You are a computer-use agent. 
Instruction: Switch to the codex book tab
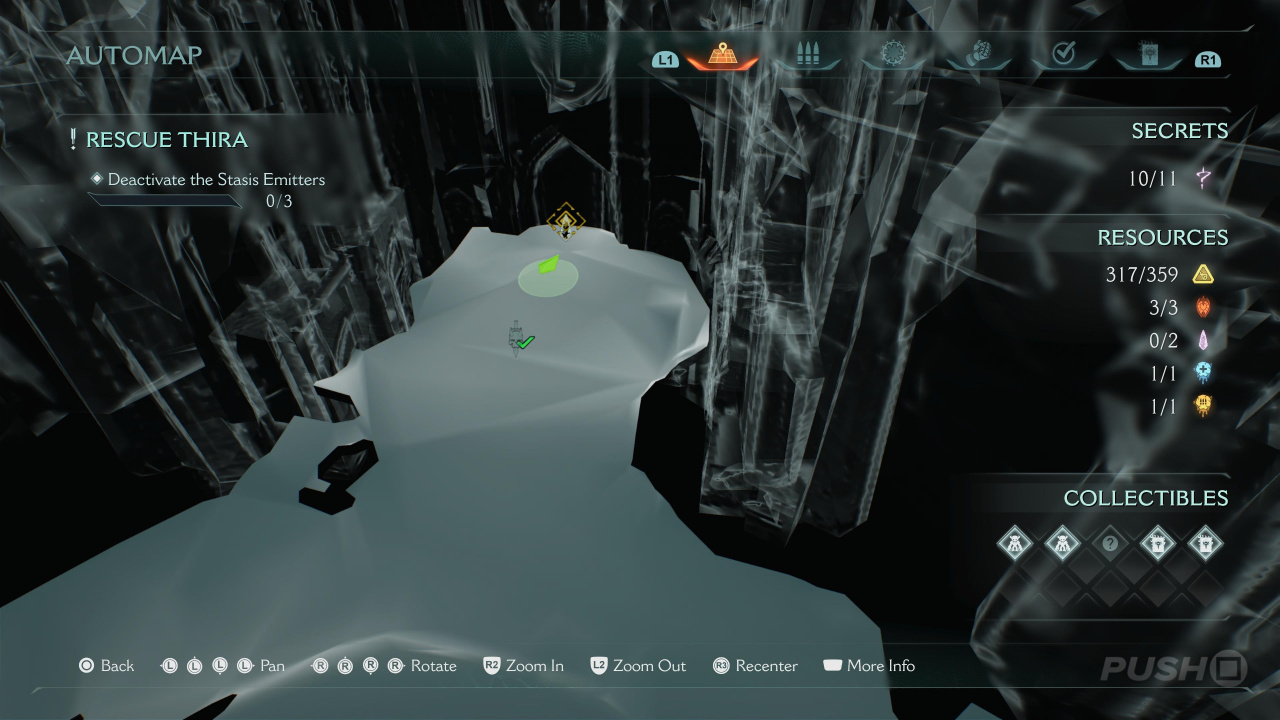coord(1148,56)
